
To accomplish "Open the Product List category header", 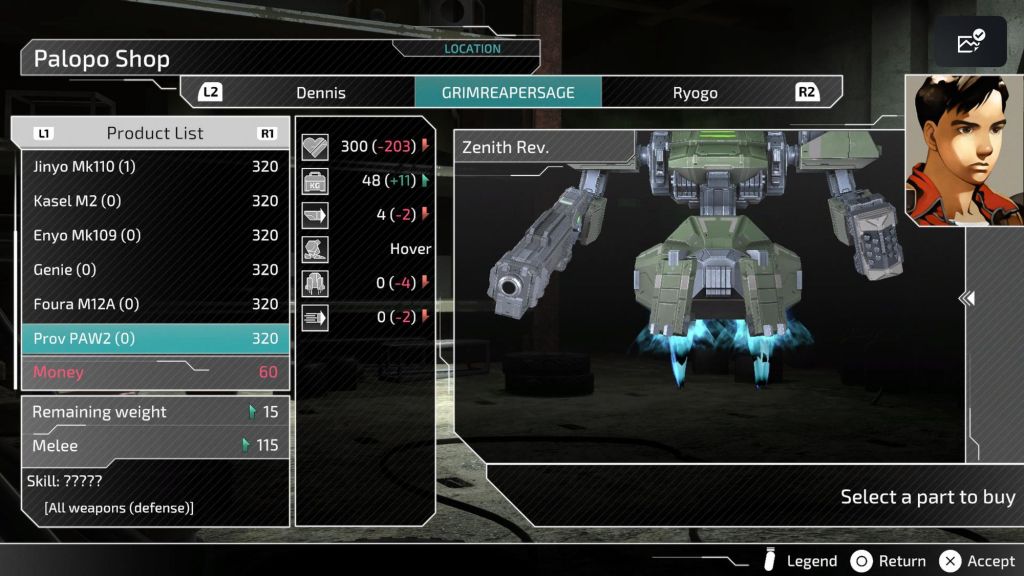I will 155,133.
